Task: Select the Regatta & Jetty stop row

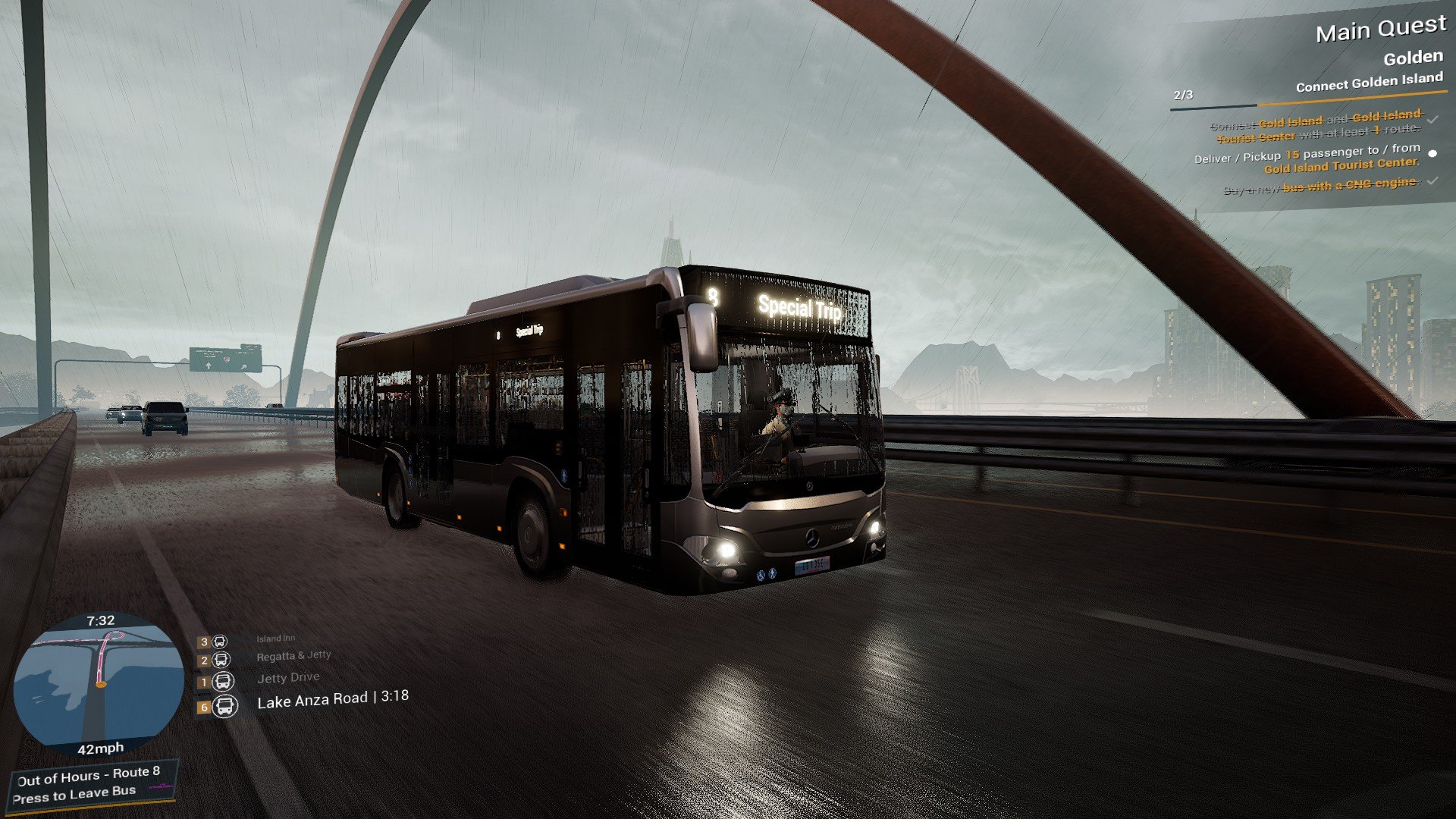Action: click(293, 656)
